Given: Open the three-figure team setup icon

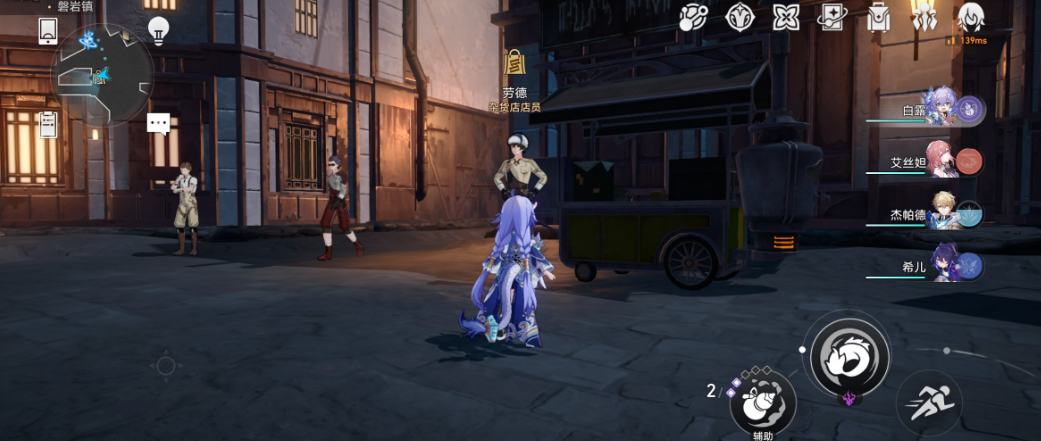Looking at the screenshot, I should 923,17.
